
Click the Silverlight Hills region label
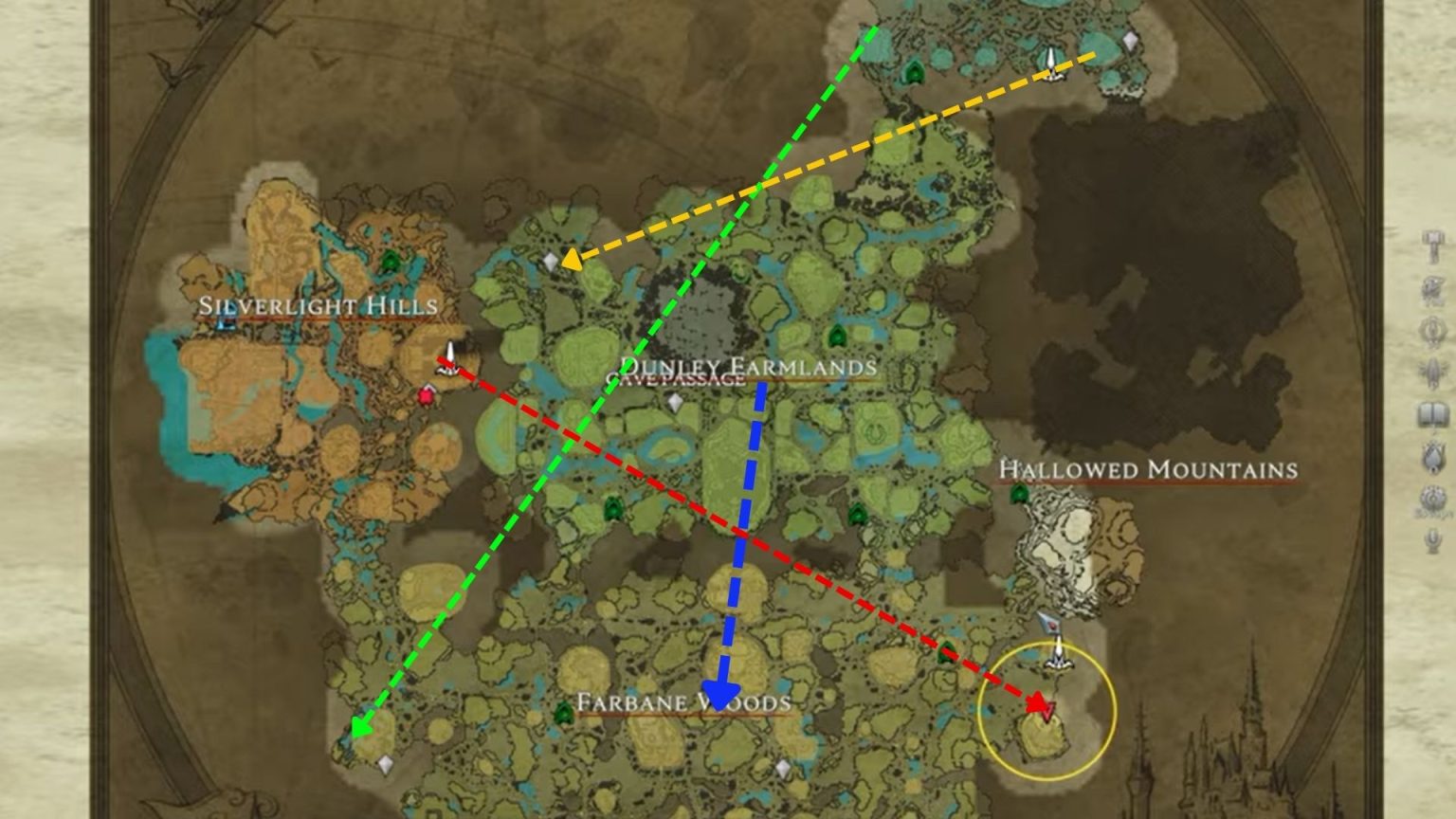tap(317, 307)
